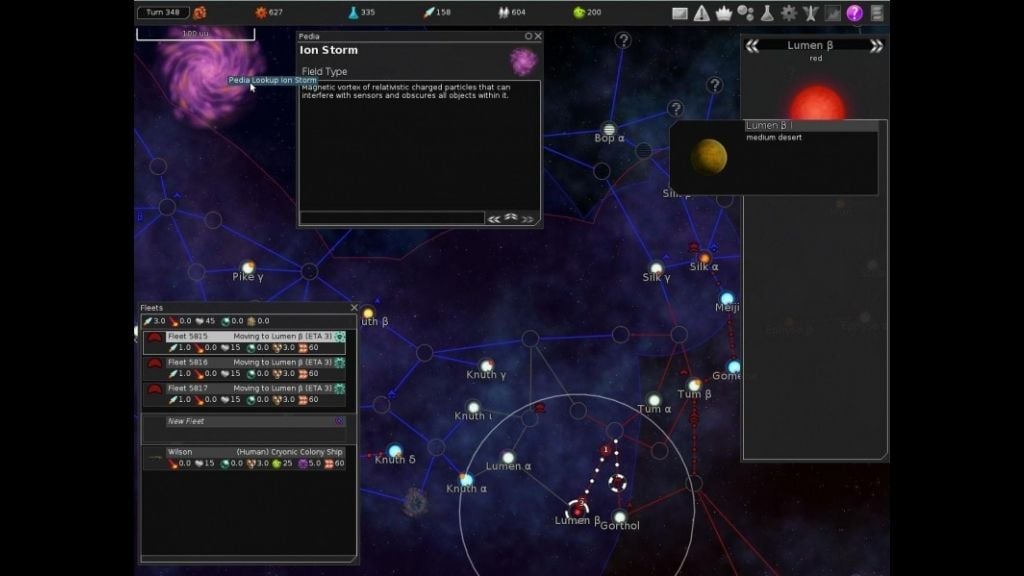Image resolution: width=1024 pixels, height=576 pixels.
Task: Open the production gear screen
Action: point(789,13)
